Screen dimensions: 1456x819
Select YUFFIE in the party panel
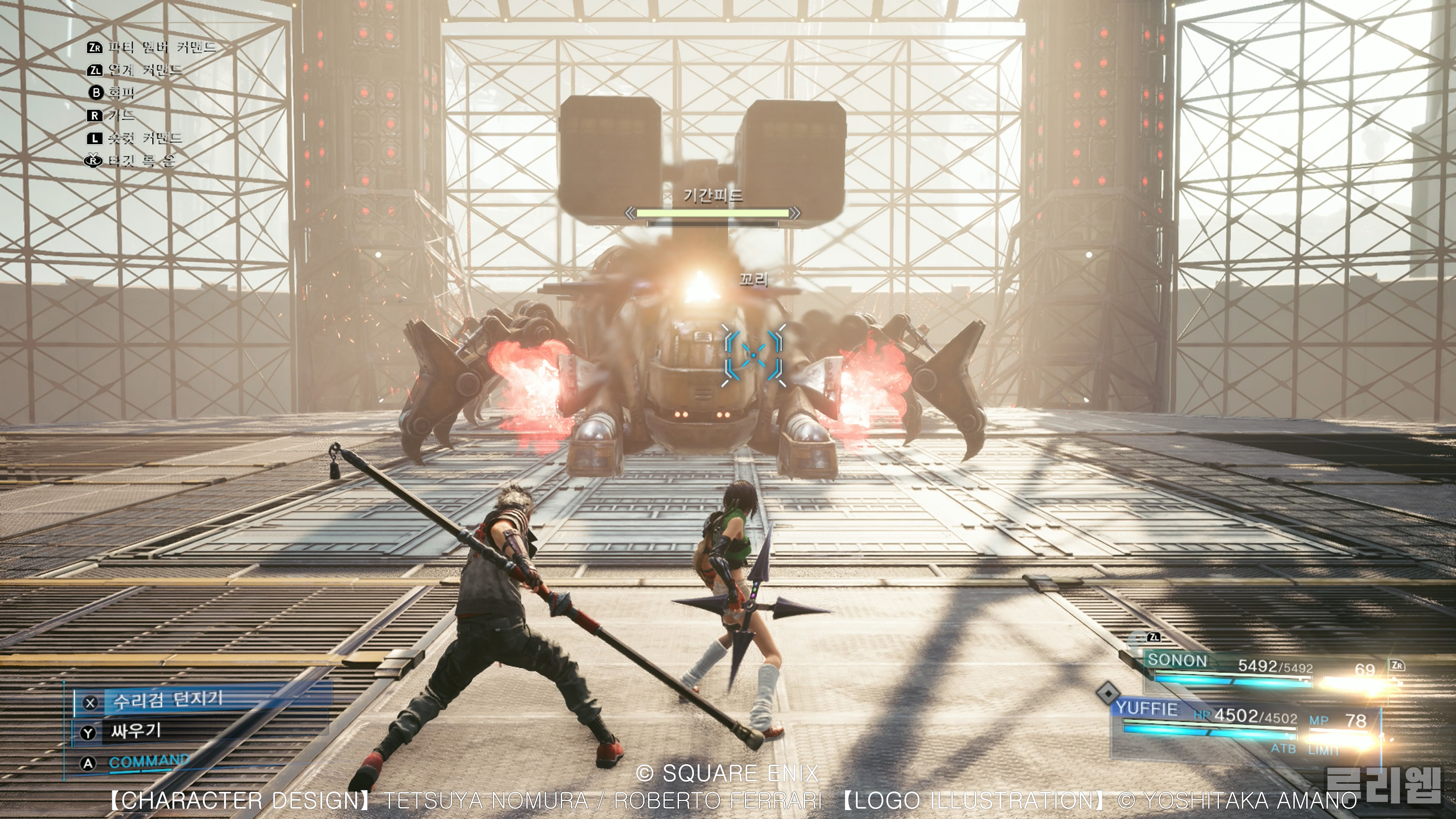1147,709
